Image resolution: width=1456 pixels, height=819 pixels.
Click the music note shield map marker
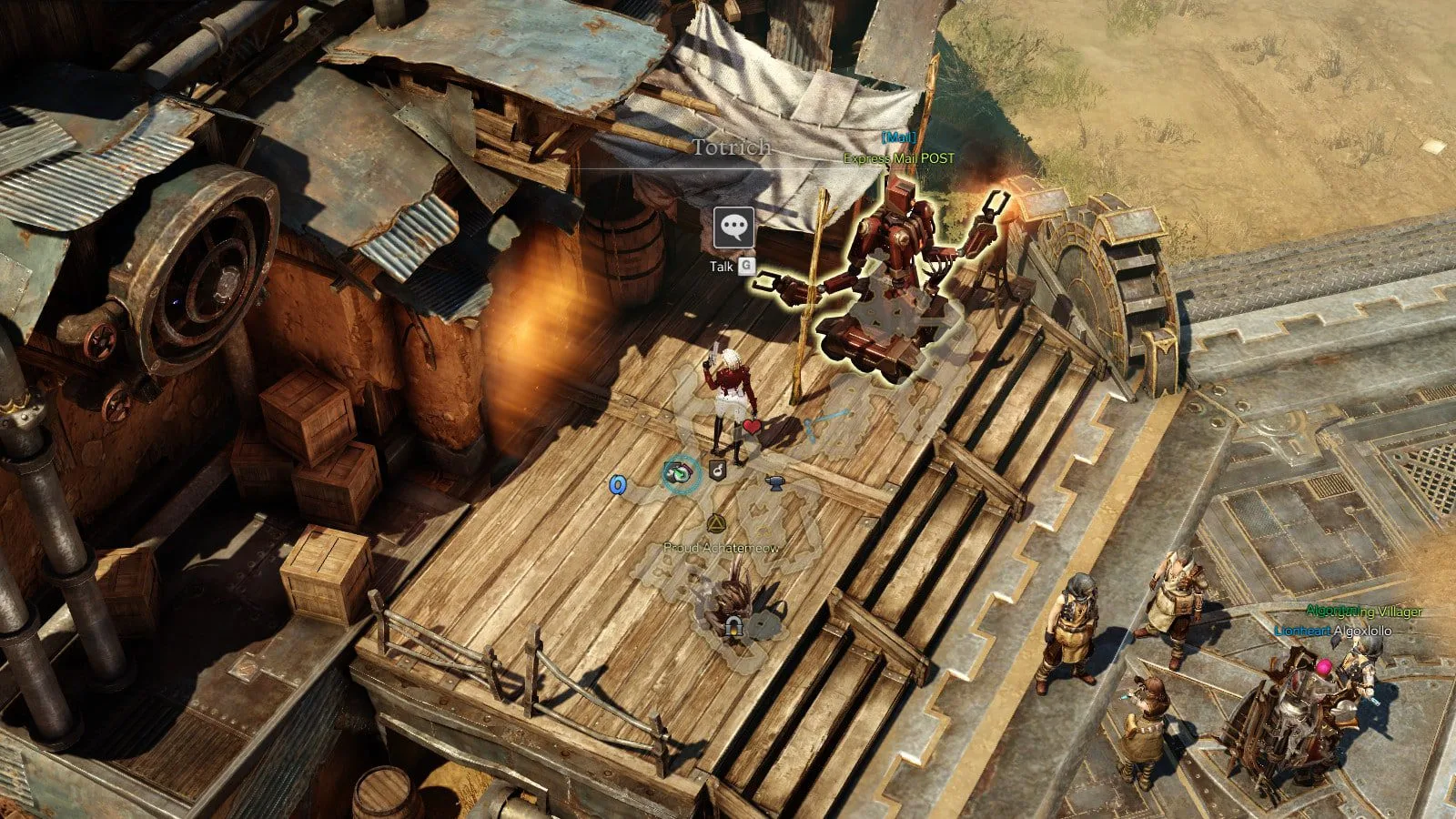pyautogui.click(x=717, y=470)
